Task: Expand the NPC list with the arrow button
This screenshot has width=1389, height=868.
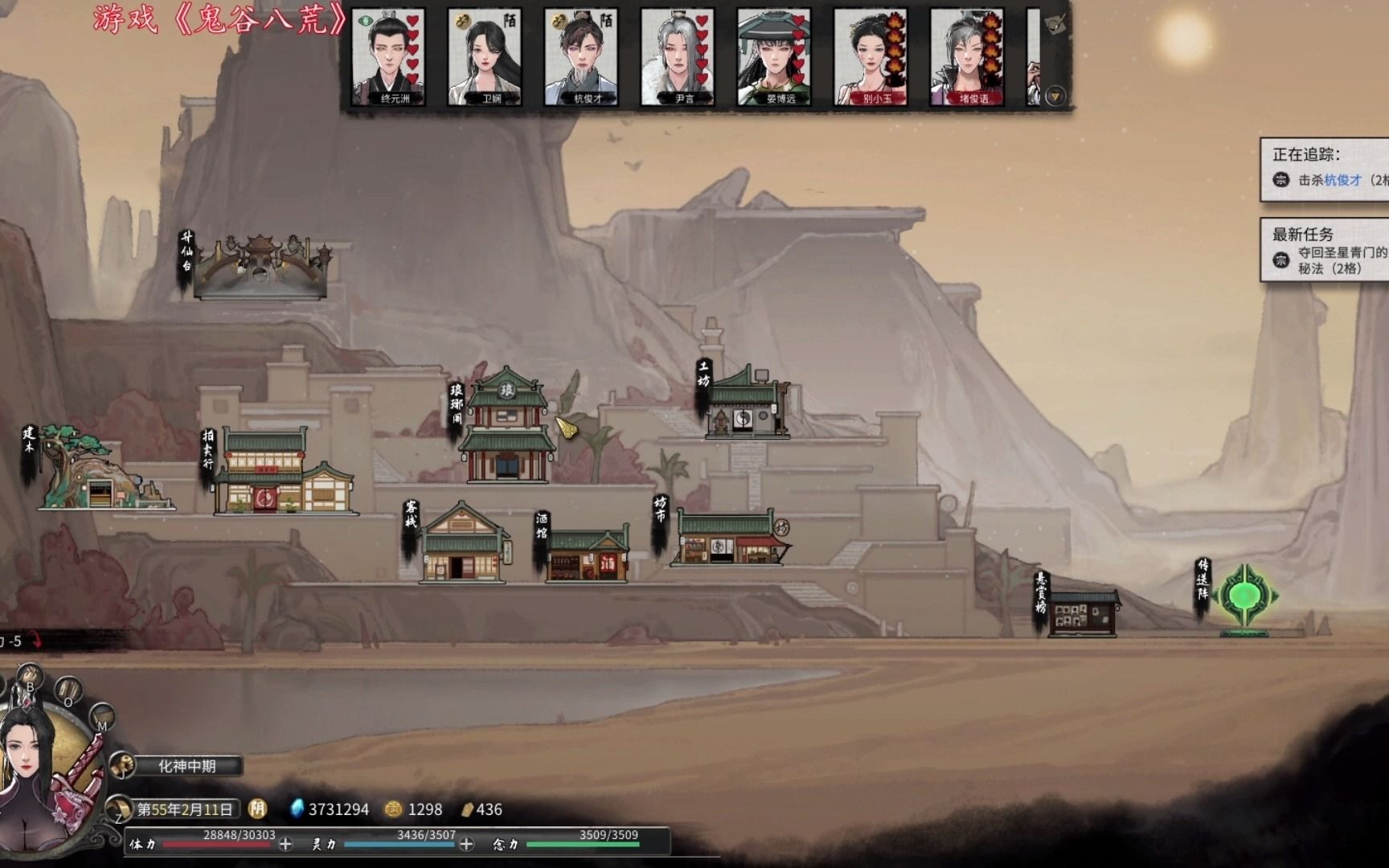Action: 1055,96
